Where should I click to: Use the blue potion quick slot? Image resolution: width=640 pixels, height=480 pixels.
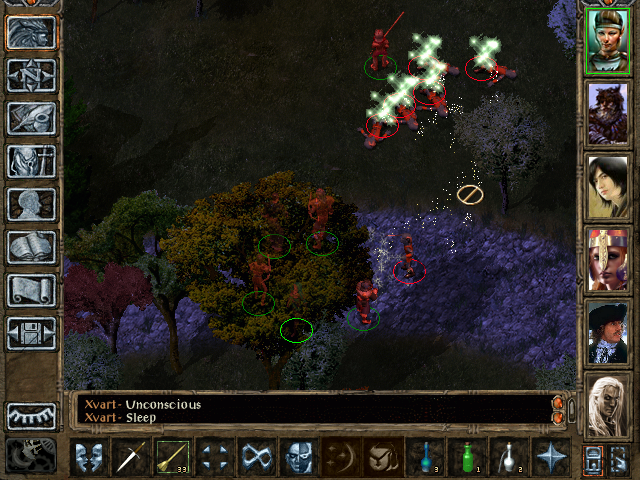(426, 457)
